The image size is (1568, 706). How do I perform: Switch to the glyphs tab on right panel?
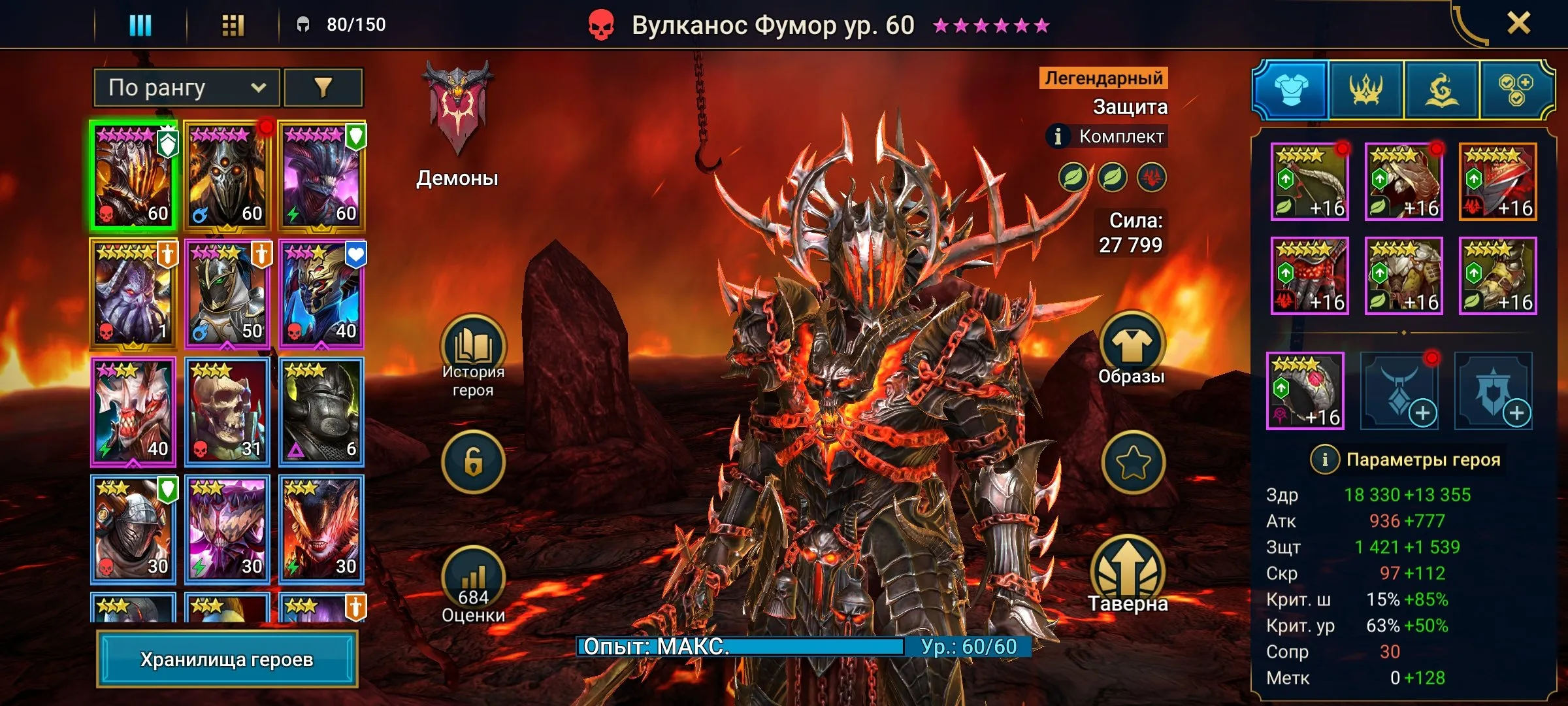(1440, 90)
